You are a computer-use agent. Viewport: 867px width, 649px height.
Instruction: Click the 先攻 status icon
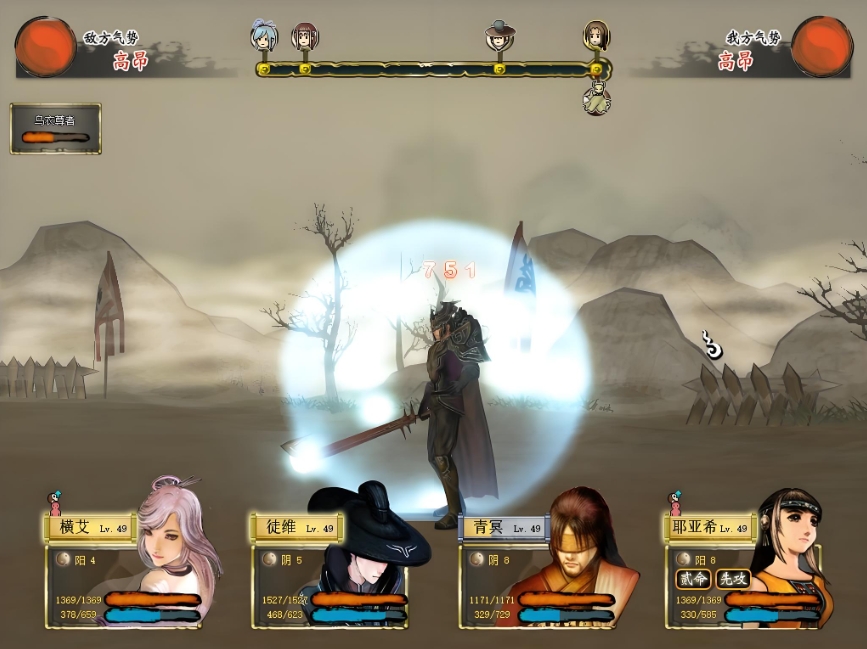[732, 579]
